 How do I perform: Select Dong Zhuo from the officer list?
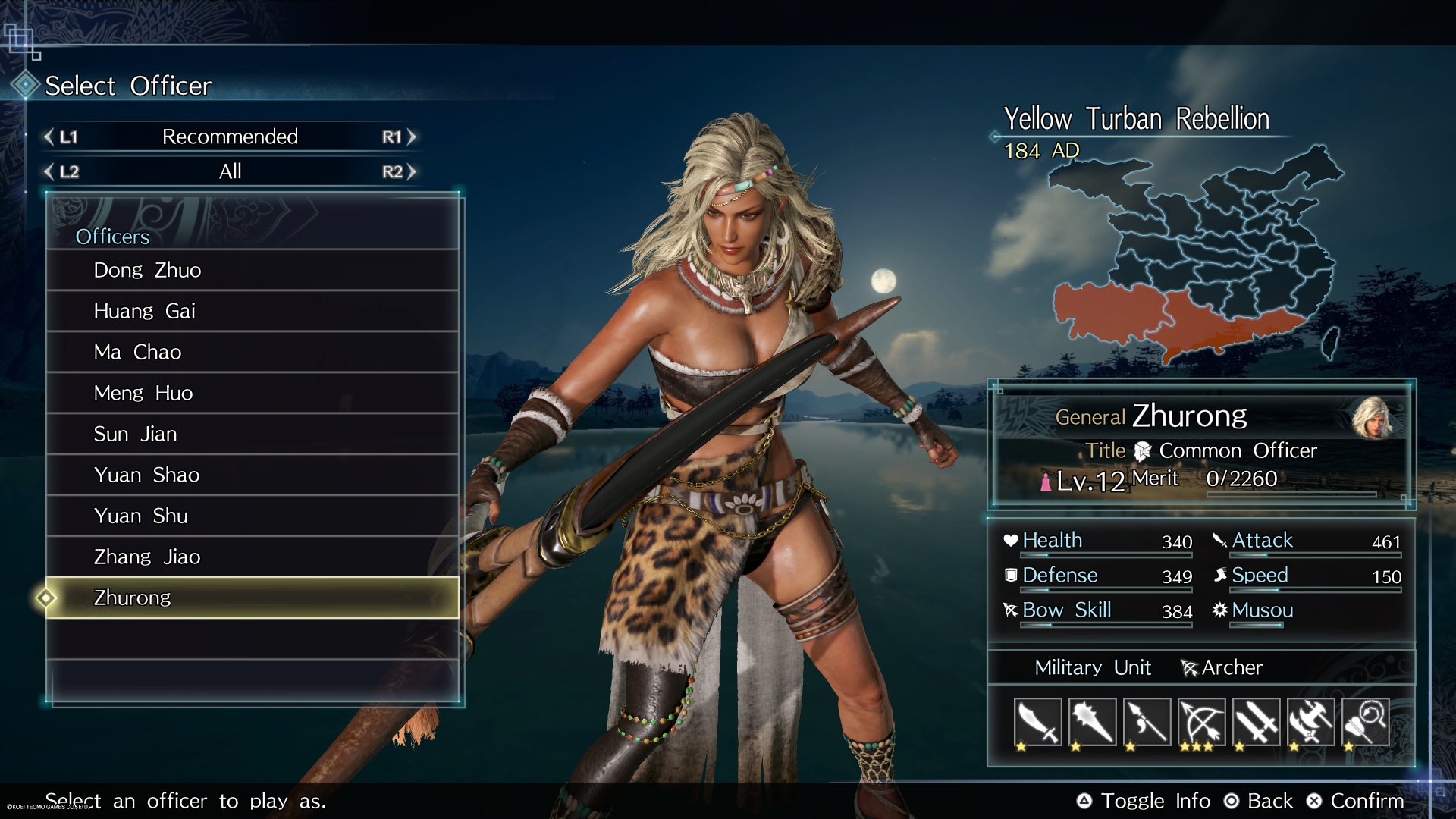pyautogui.click(x=252, y=271)
